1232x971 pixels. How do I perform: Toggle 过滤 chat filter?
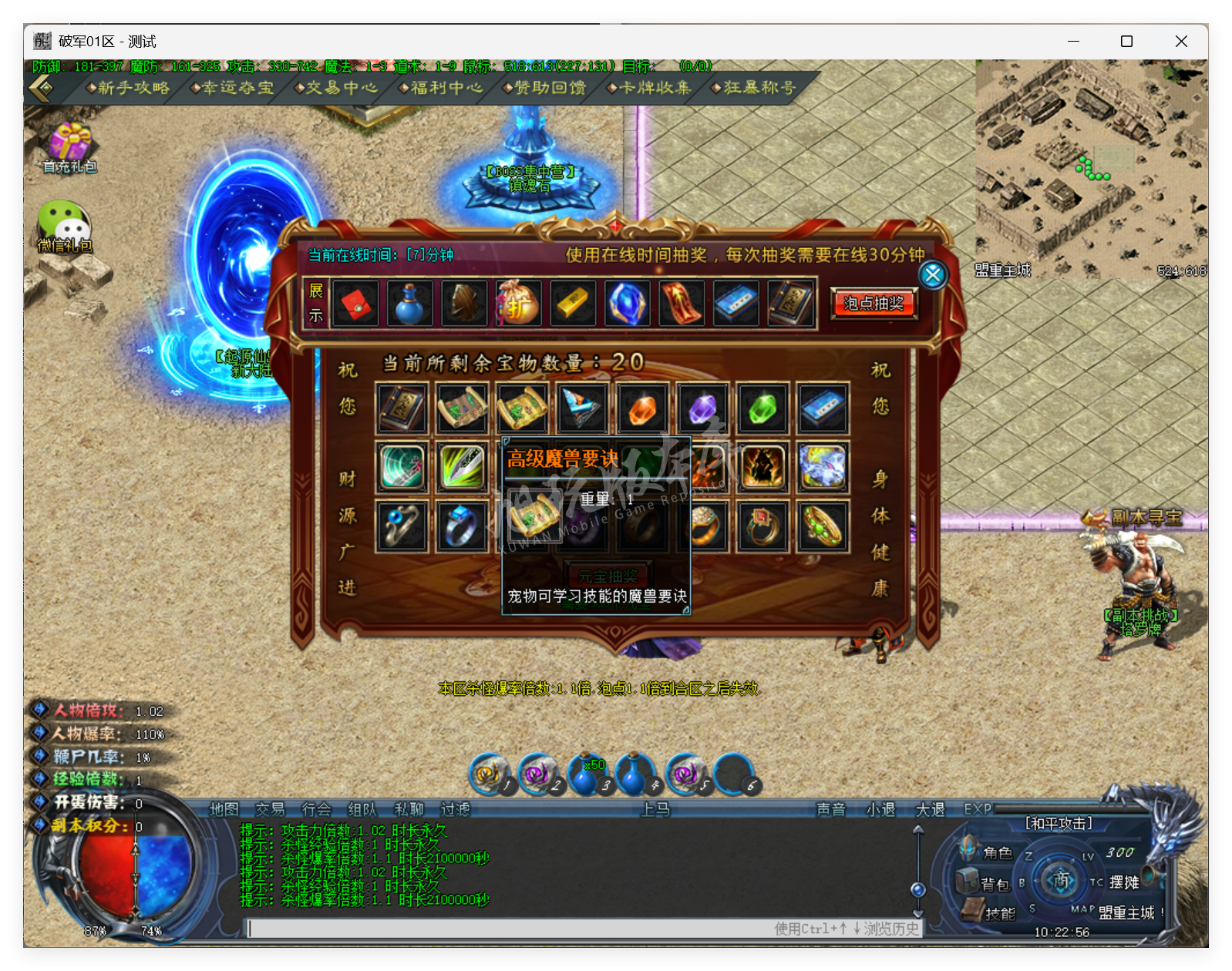(x=454, y=810)
